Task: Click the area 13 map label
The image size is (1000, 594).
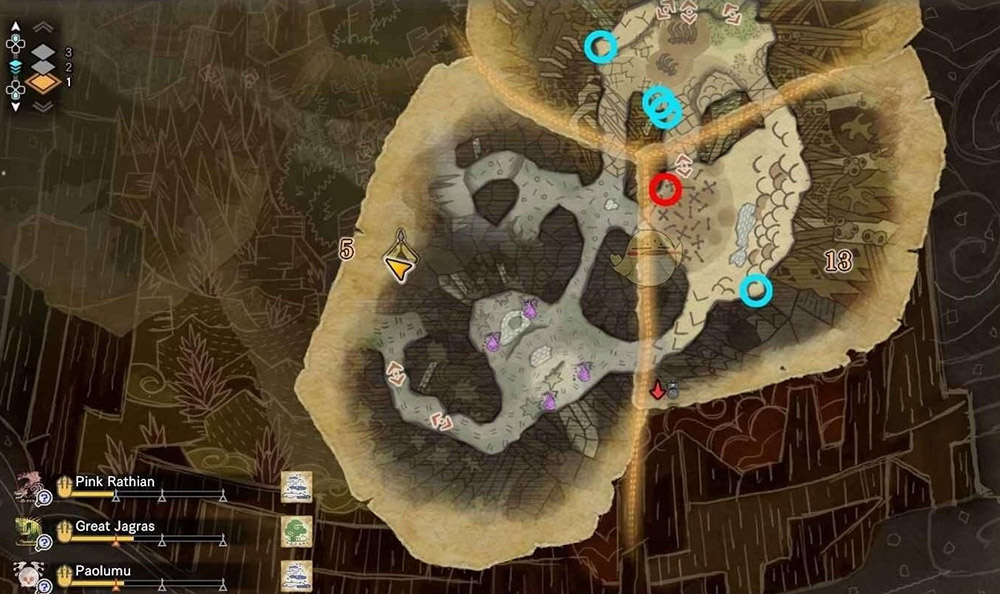Action: coord(838,262)
